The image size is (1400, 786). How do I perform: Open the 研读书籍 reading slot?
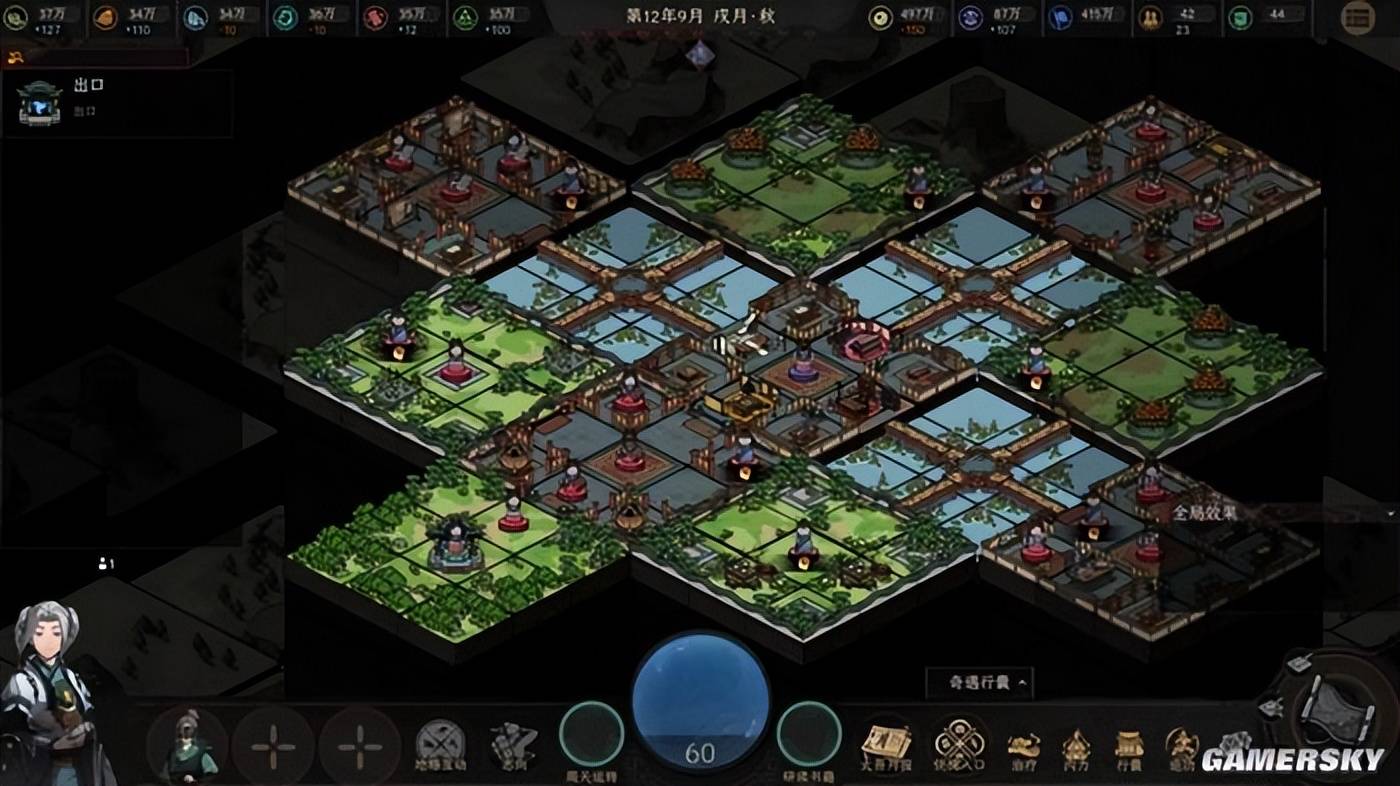(x=809, y=735)
